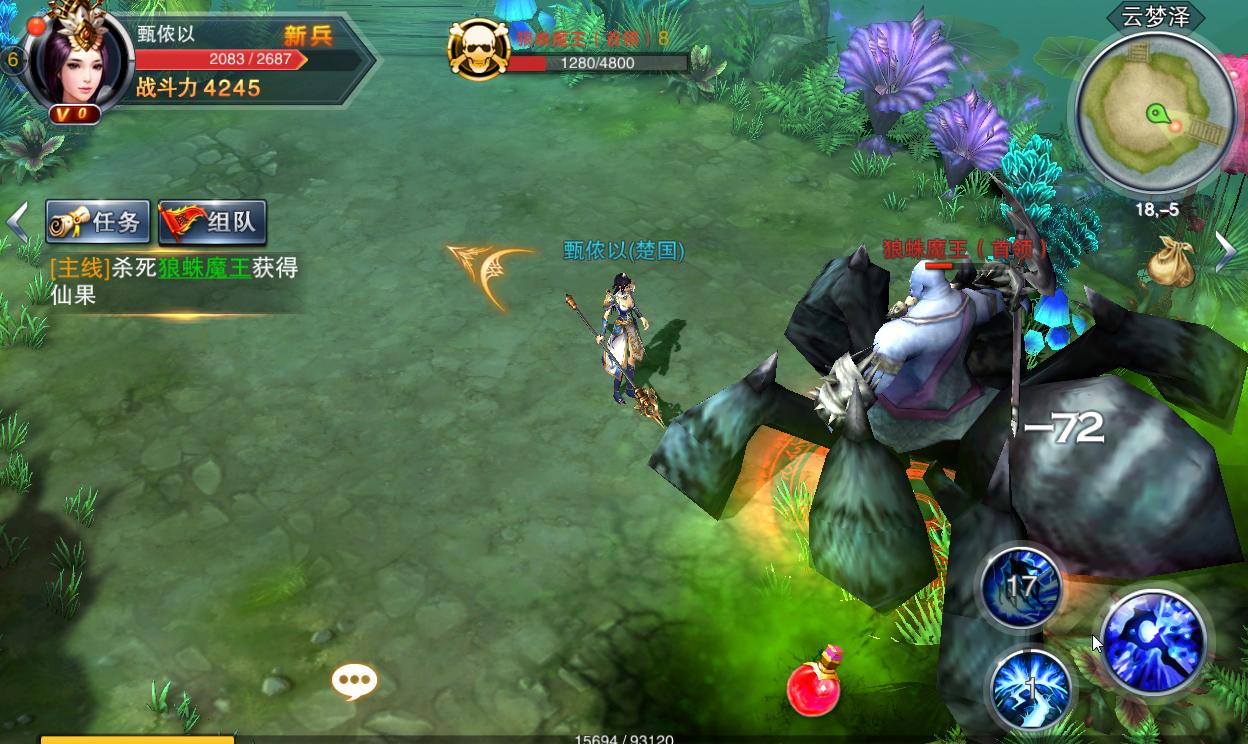The image size is (1248, 744).
Task: Open the 组队 team panel
Action: 213,222
